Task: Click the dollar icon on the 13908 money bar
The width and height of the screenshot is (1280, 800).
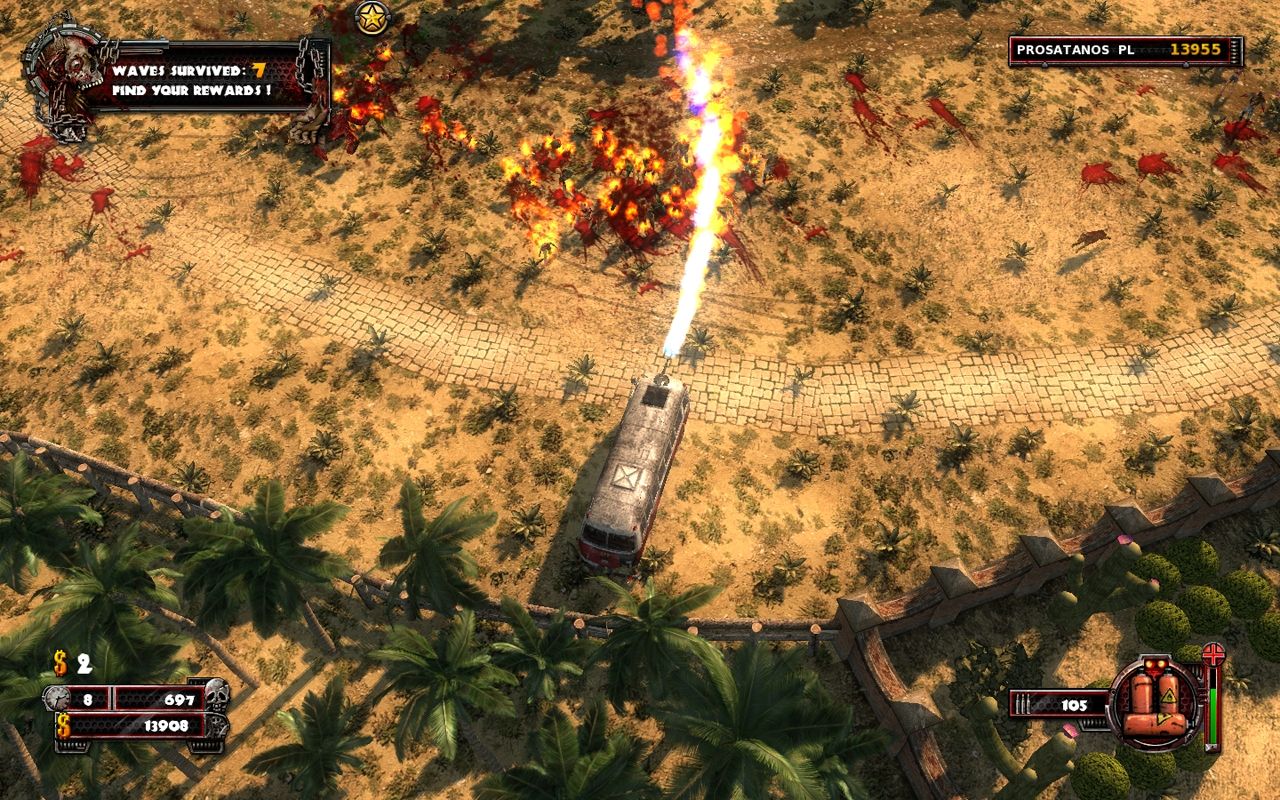Action: 63,726
